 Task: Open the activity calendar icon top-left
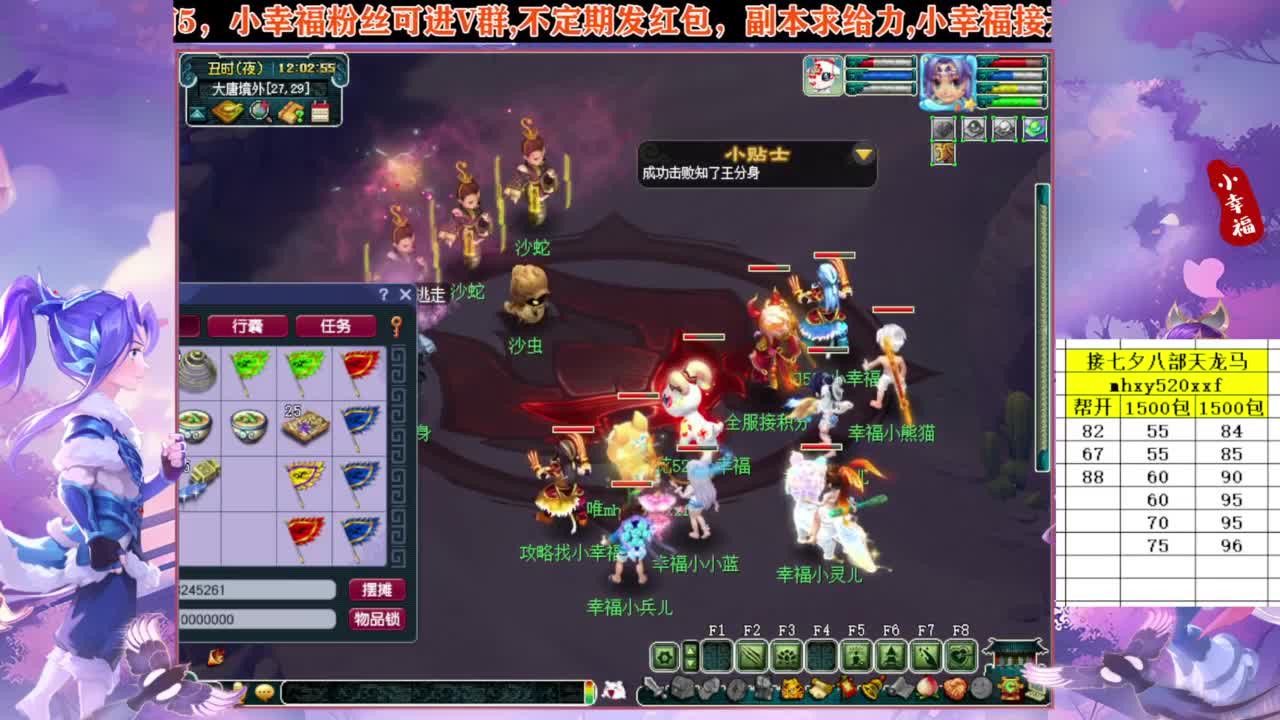pos(320,111)
